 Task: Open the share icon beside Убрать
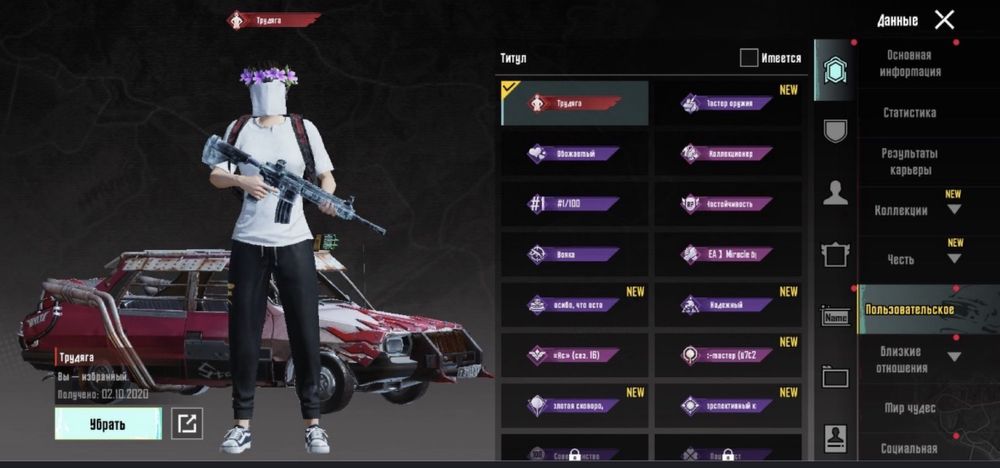coord(187,424)
